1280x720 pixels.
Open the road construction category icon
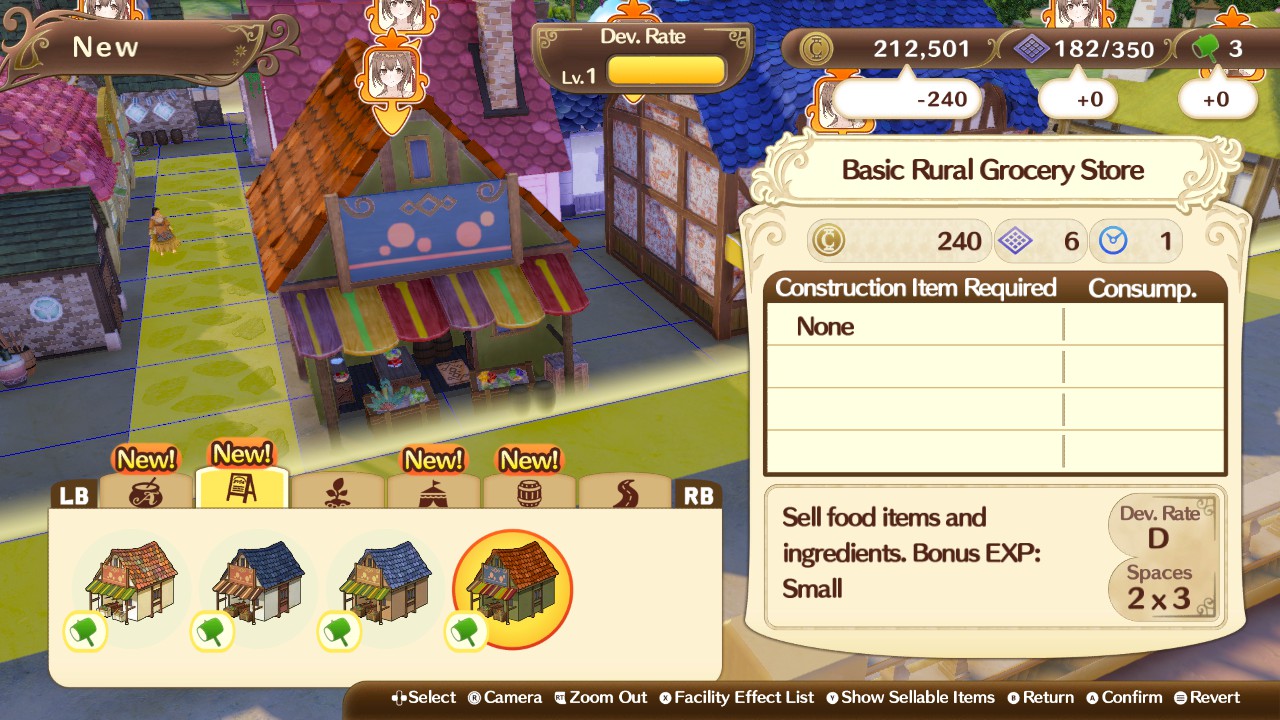click(626, 492)
